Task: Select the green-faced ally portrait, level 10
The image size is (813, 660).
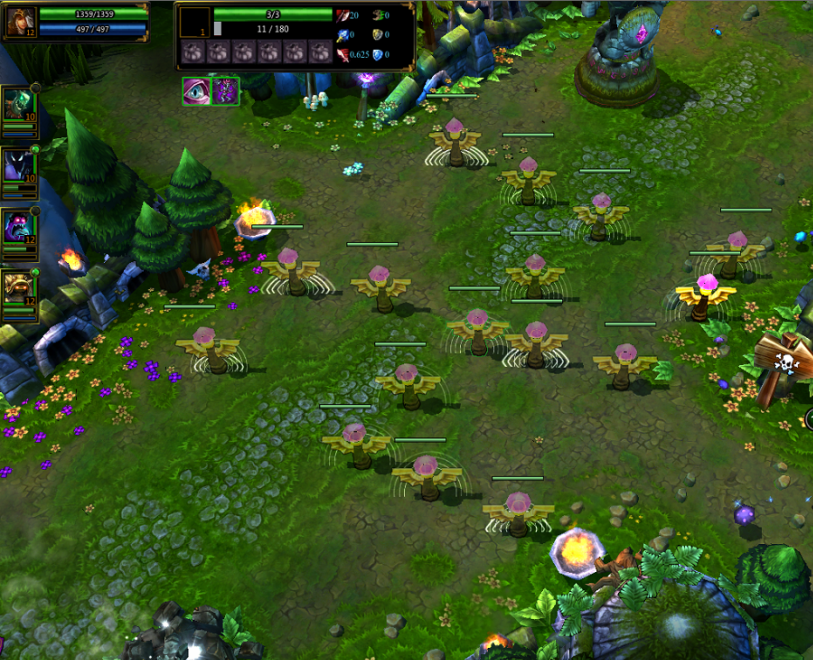Action: pos(18,105)
